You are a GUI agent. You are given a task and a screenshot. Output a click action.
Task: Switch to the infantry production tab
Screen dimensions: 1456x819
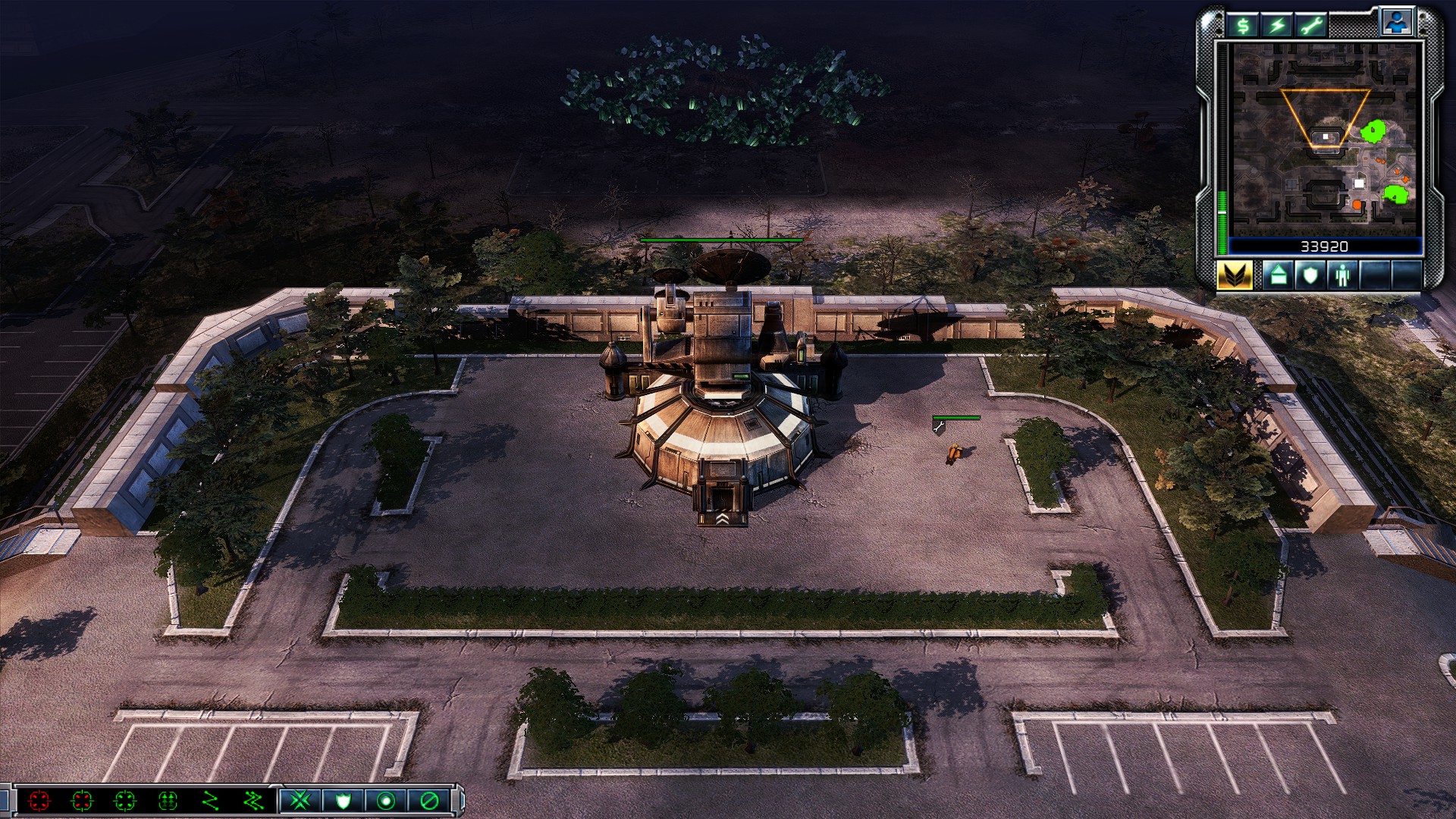pos(1343,275)
